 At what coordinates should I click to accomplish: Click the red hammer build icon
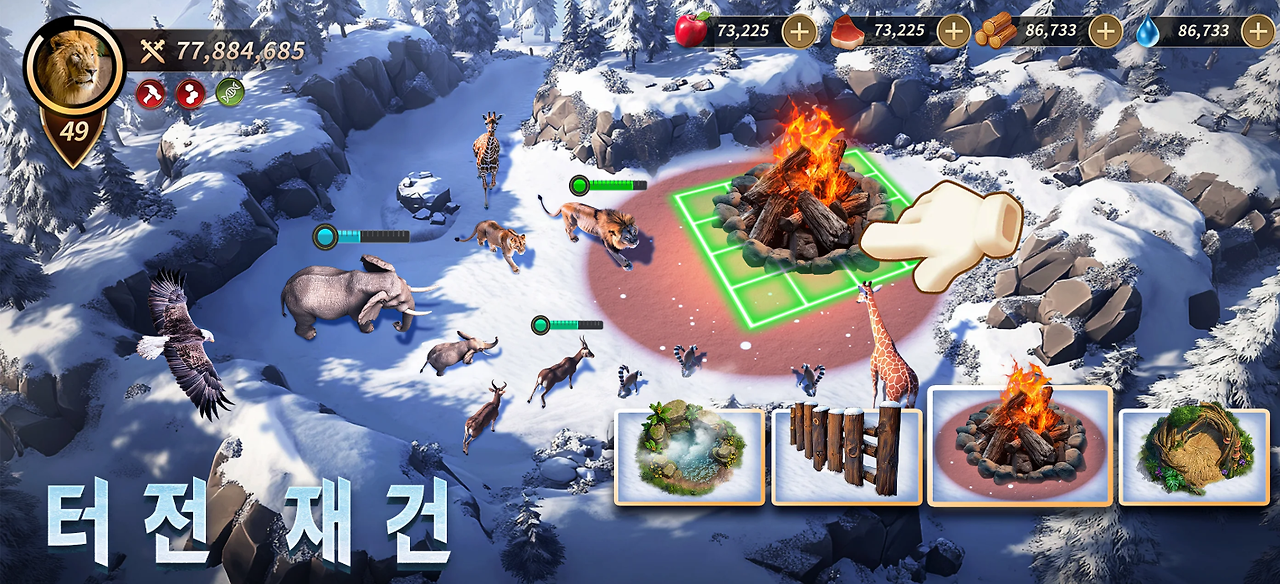[150, 93]
